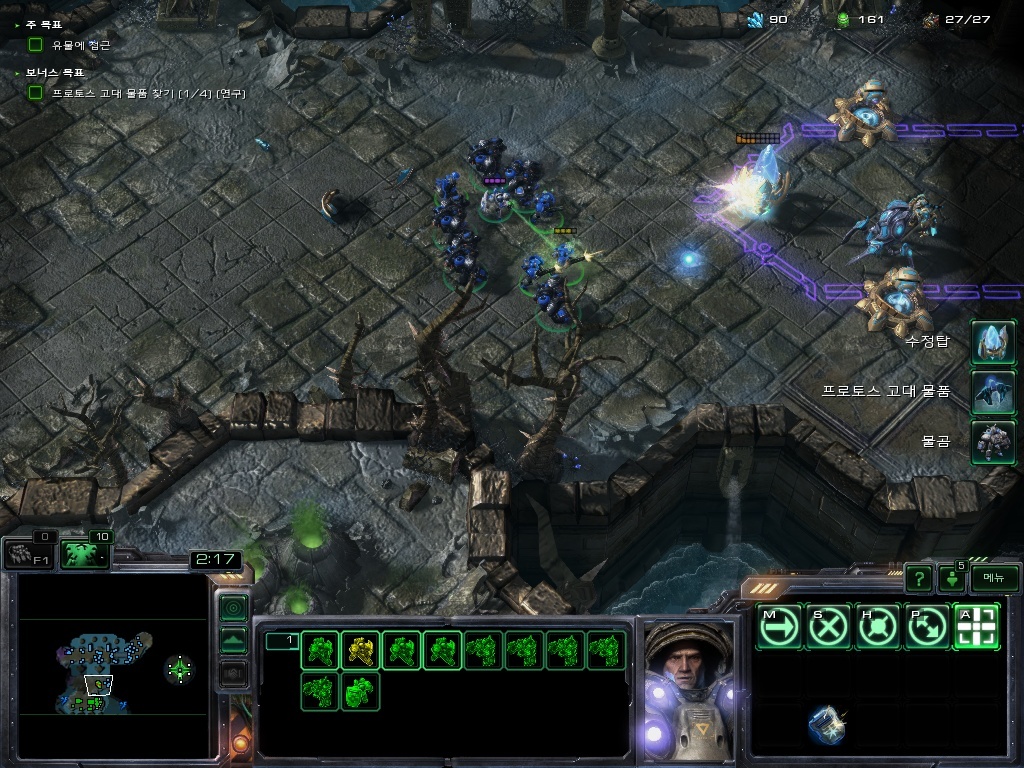Toggle the minimap ping button

(233, 607)
